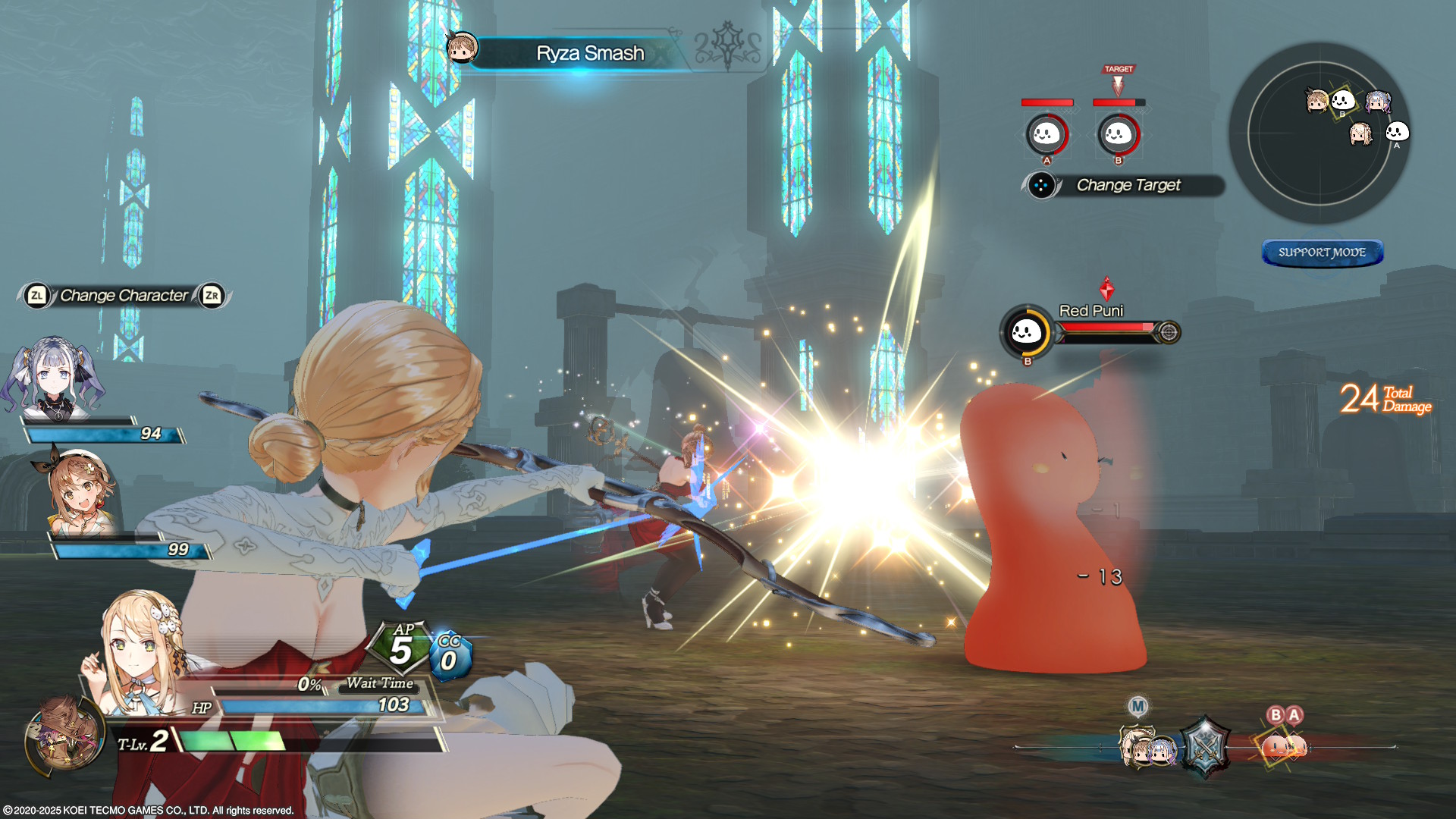
Task: Select targeted enemy B puni icon
Action: tap(1118, 135)
